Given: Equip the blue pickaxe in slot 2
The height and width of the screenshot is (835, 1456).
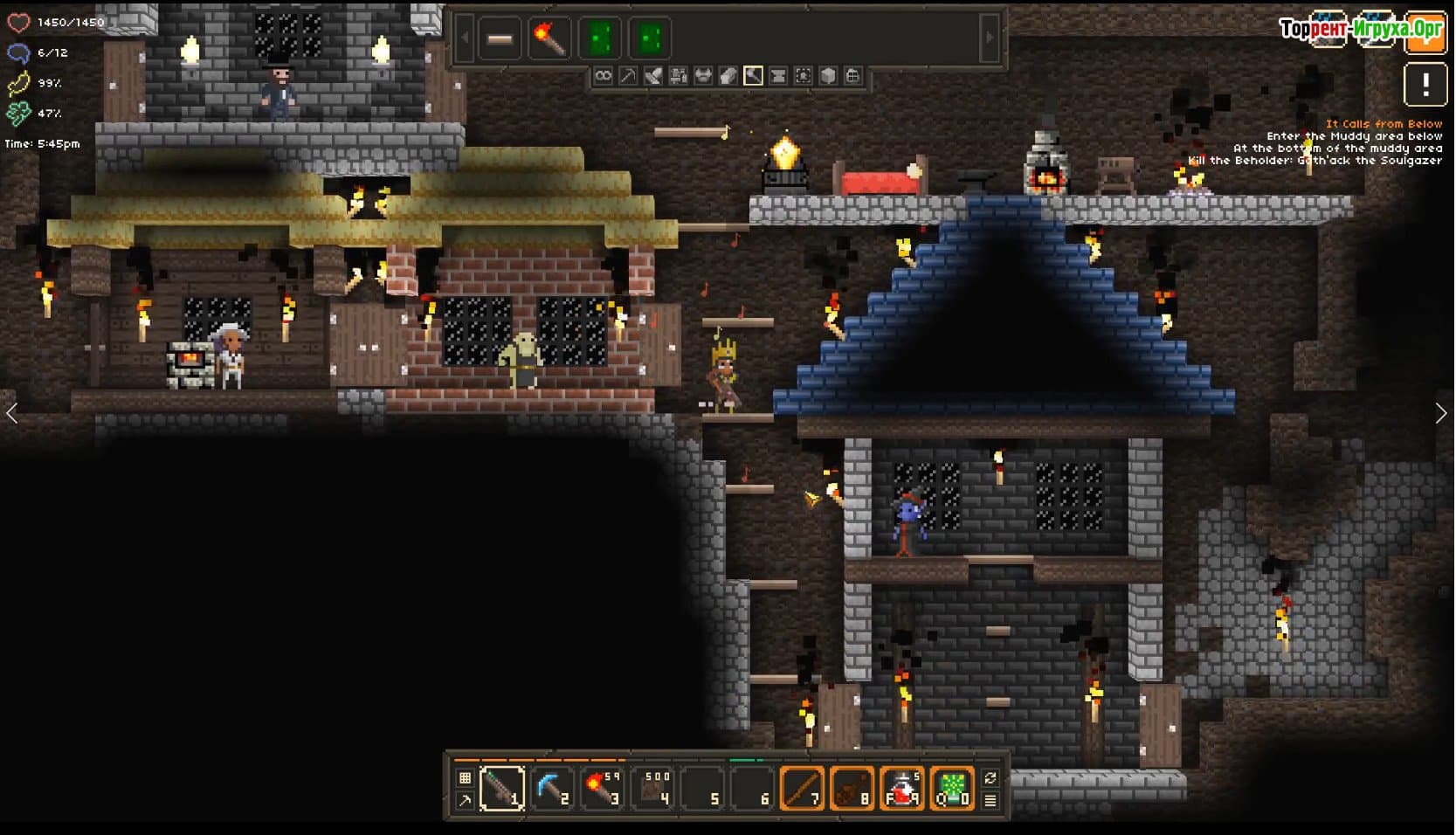Looking at the screenshot, I should coord(552,789).
